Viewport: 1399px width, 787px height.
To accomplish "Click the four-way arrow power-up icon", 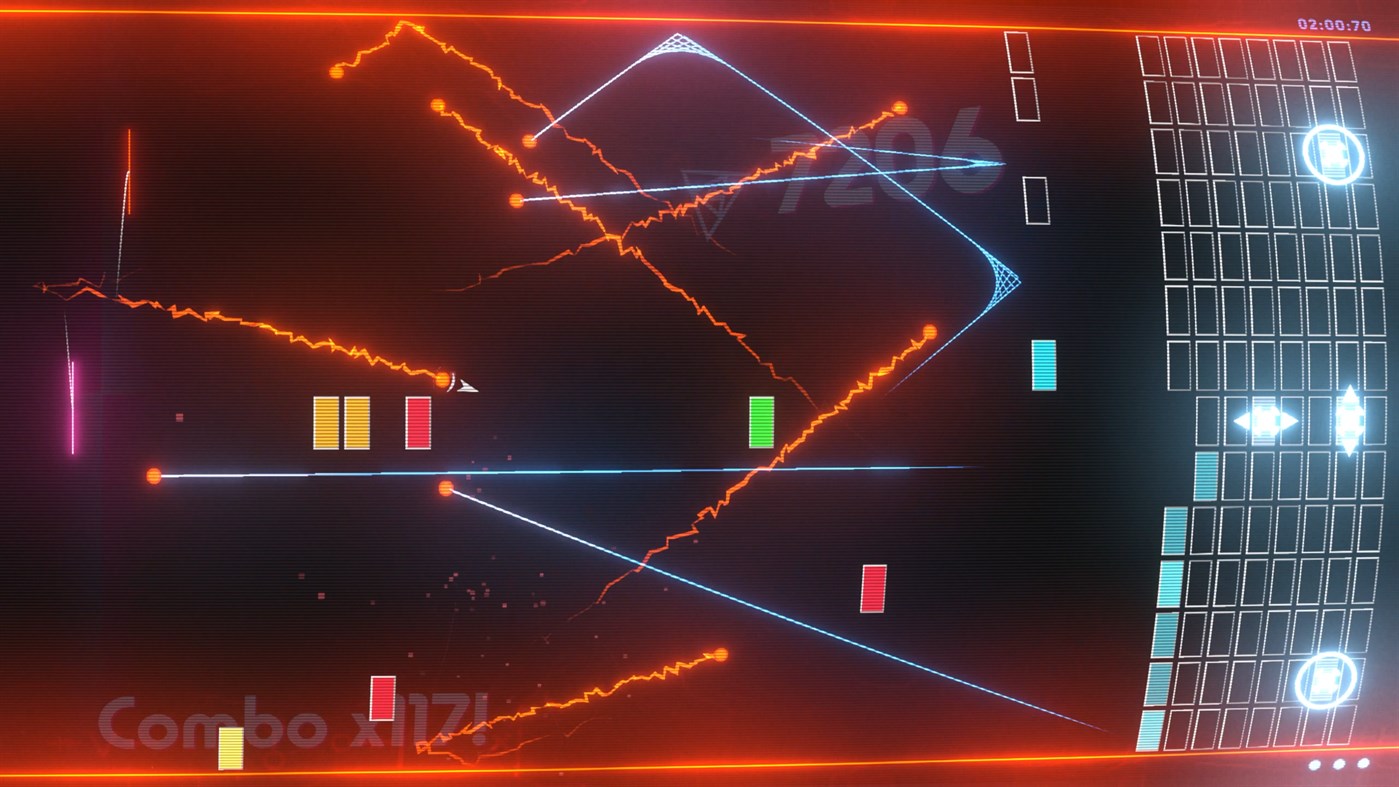I will point(1267,423).
